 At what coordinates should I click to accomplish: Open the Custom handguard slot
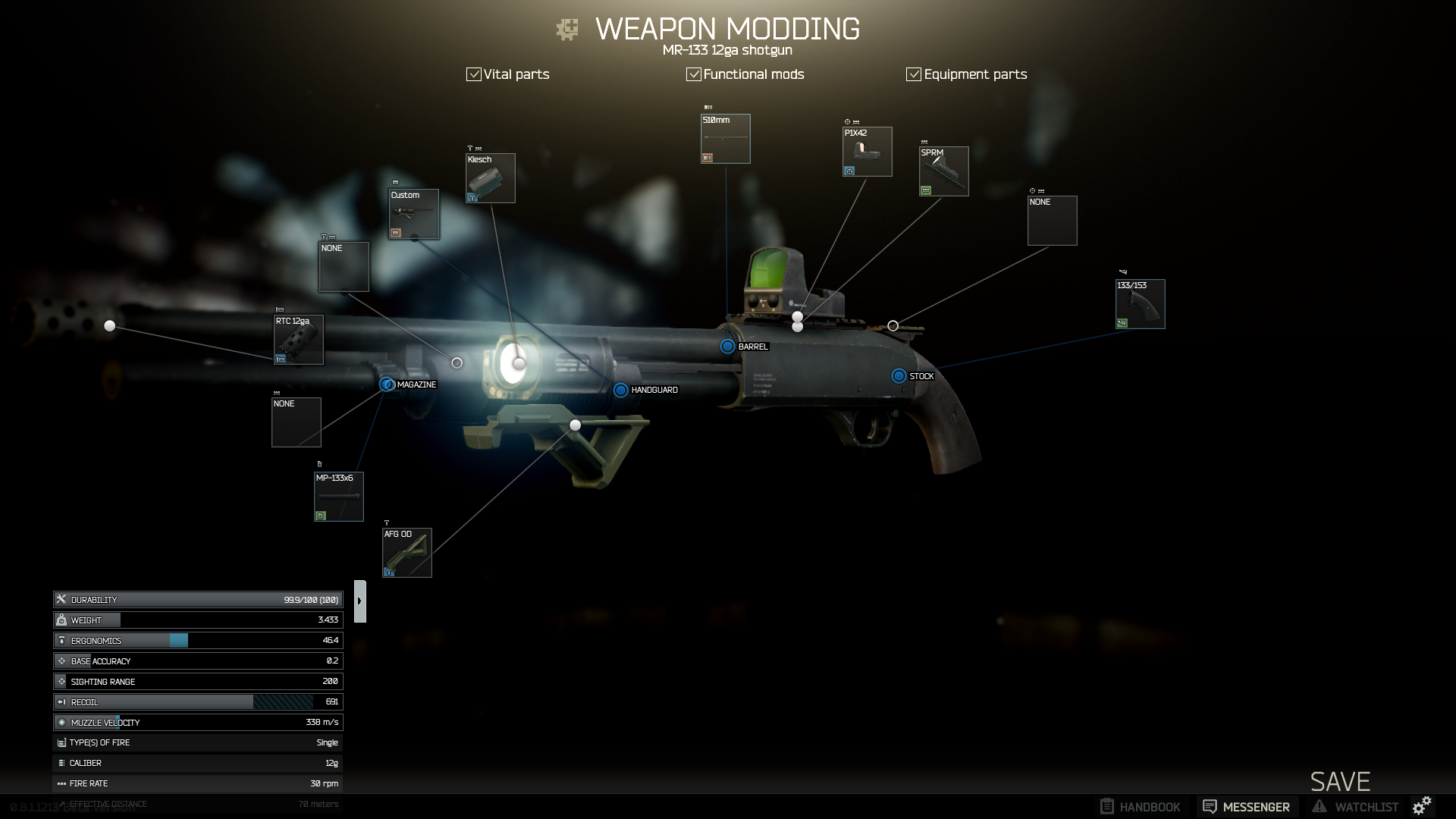point(414,214)
